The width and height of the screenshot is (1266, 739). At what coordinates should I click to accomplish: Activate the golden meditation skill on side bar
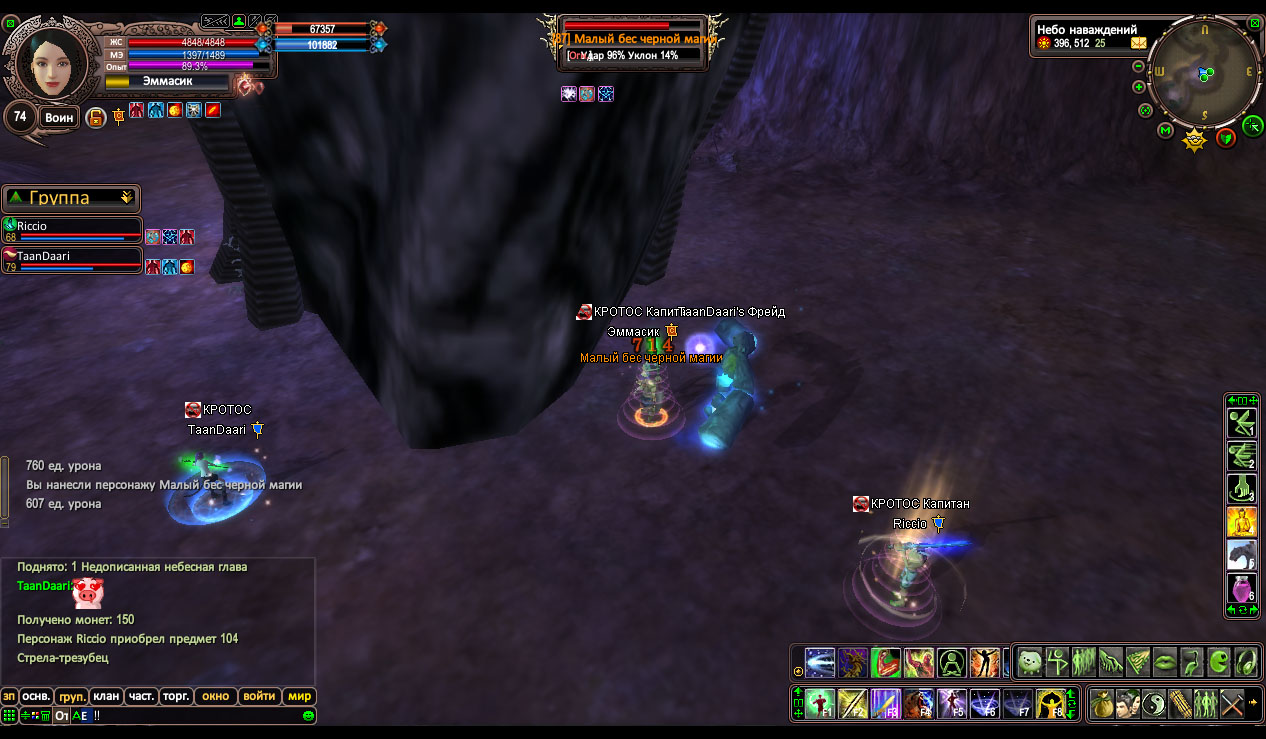1241,522
